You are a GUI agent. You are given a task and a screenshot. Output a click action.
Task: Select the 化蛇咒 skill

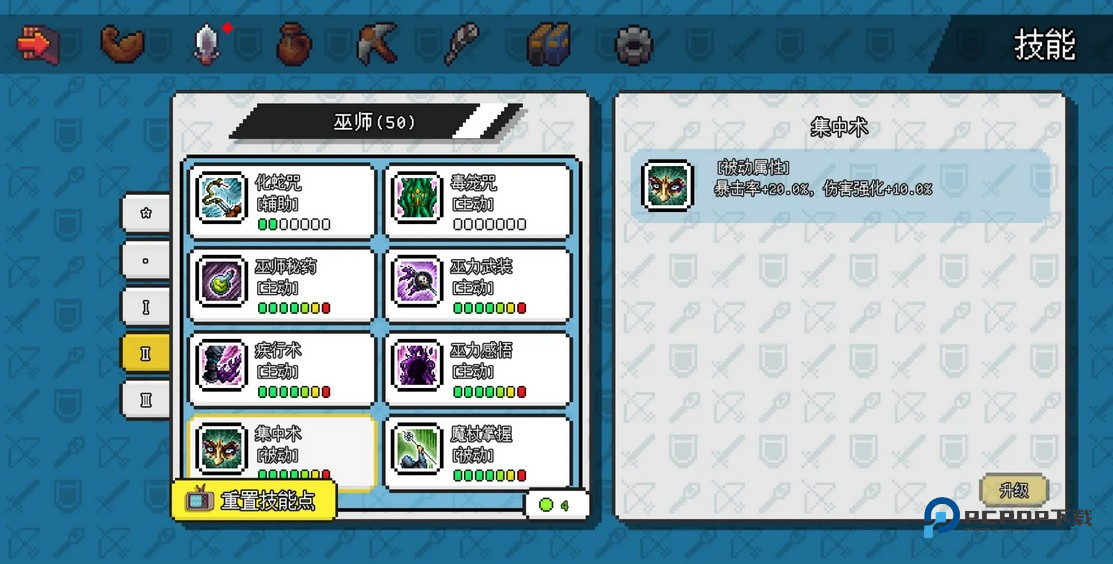282,200
